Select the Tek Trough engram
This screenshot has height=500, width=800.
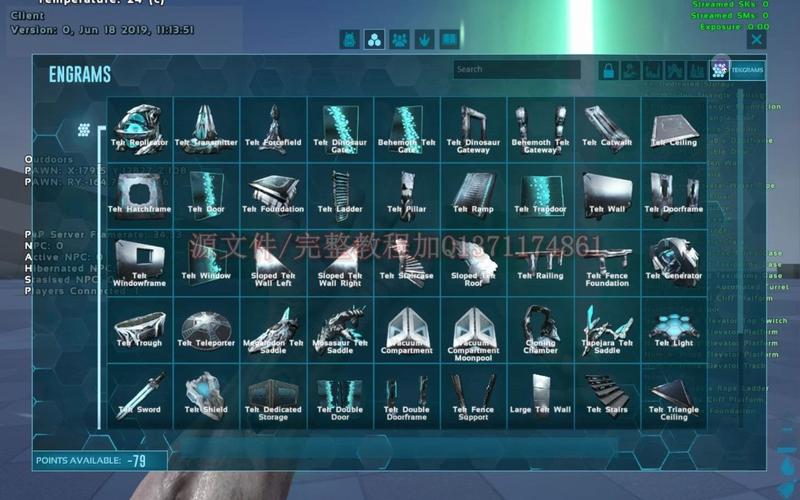click(140, 329)
